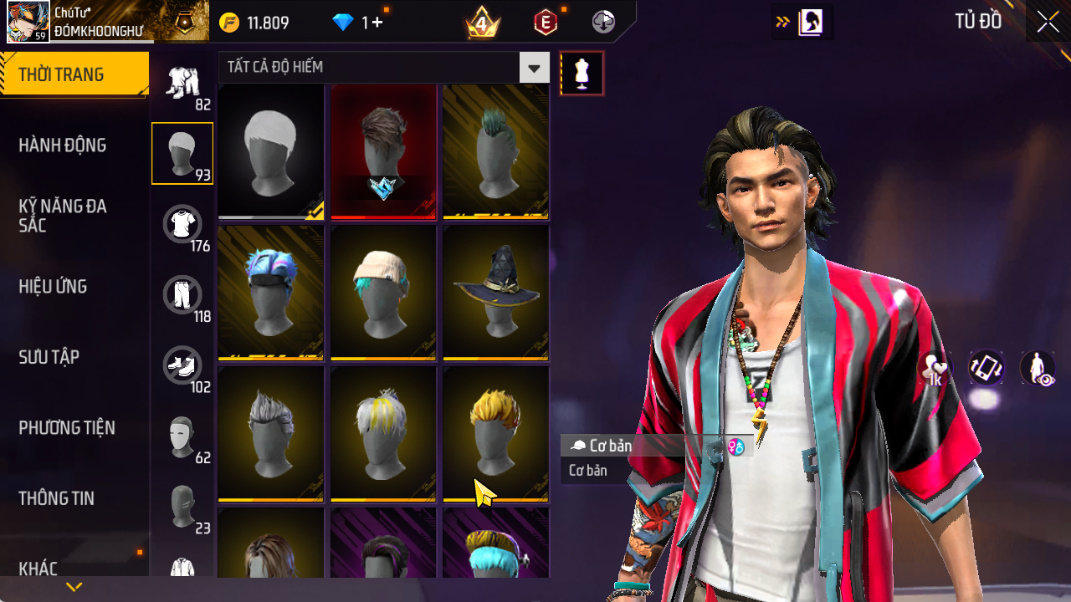Image resolution: width=1071 pixels, height=602 pixels.
Task: Switch to the Phương Tiện tab
Action: pyautogui.click(x=66, y=428)
